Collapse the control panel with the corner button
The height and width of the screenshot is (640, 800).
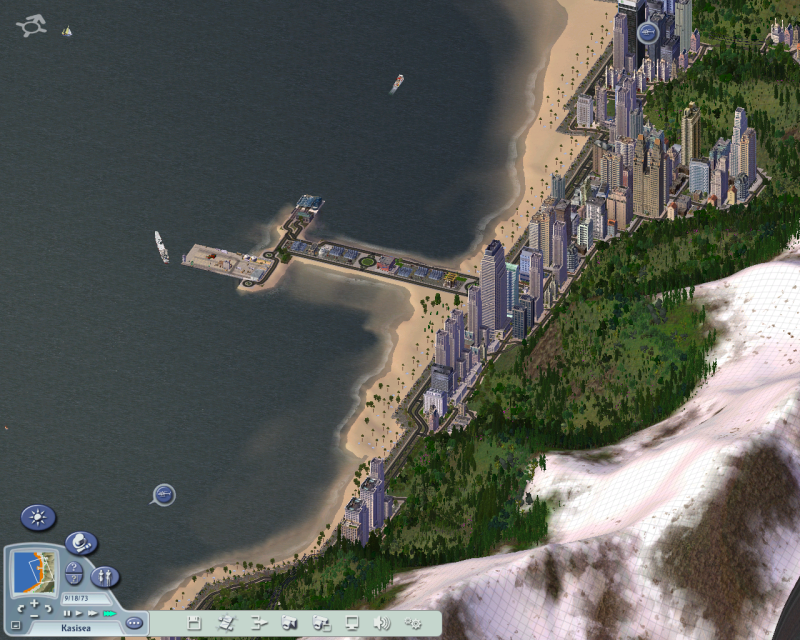point(16,625)
